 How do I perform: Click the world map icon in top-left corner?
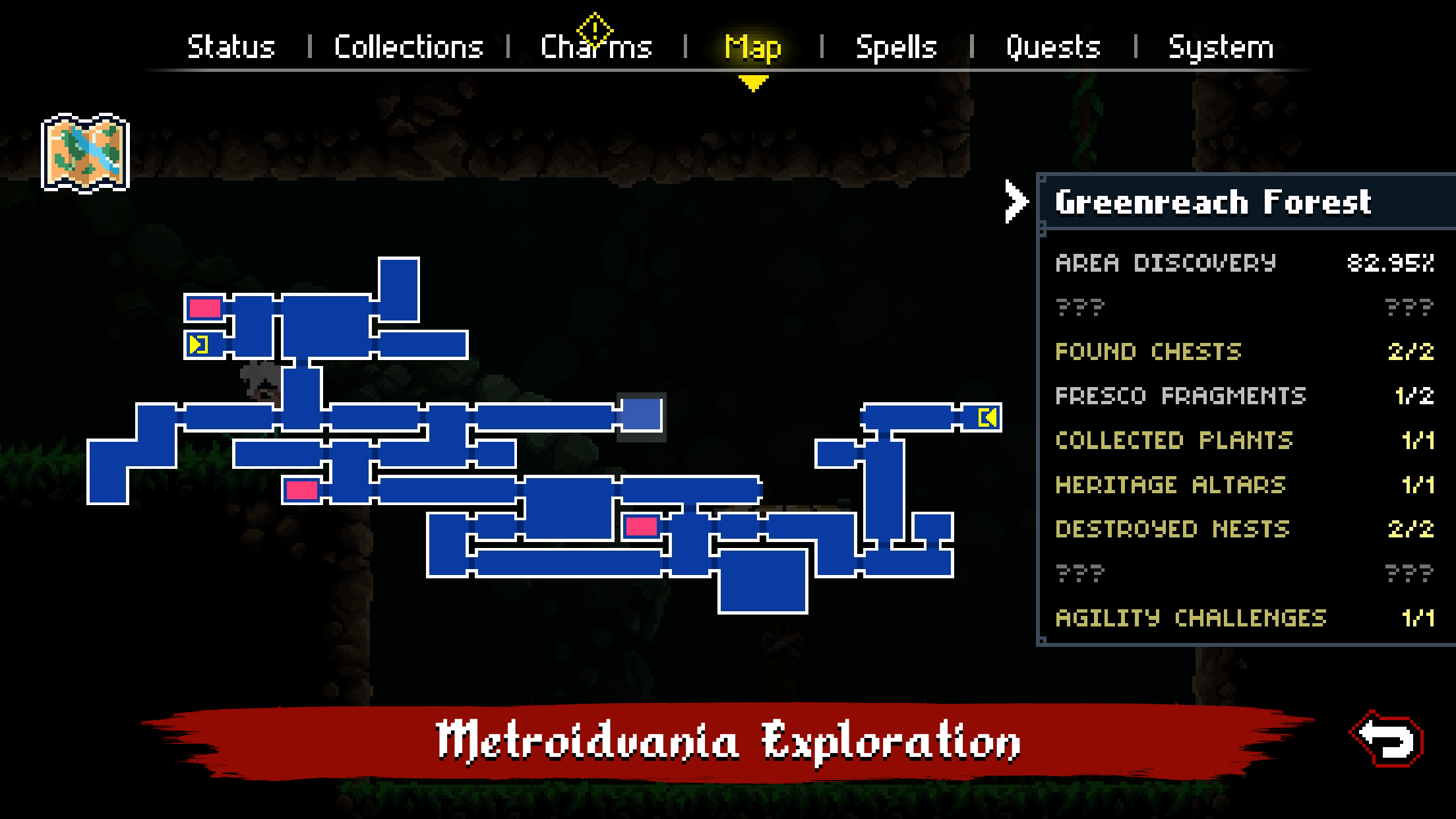tap(84, 150)
